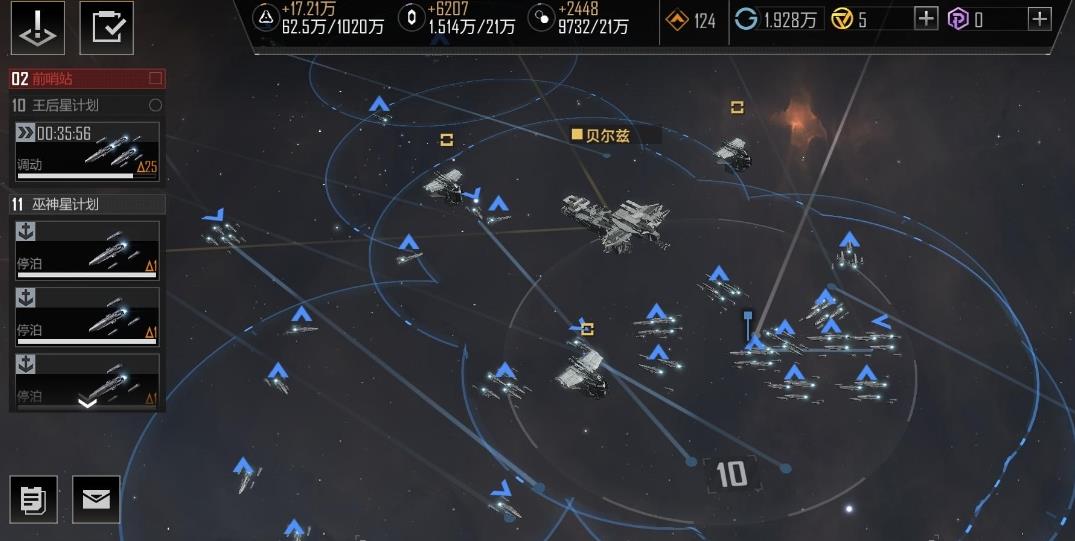Select the fleet card marked 调动
Image resolution: width=1075 pixels, height=541 pixels.
click(x=87, y=151)
